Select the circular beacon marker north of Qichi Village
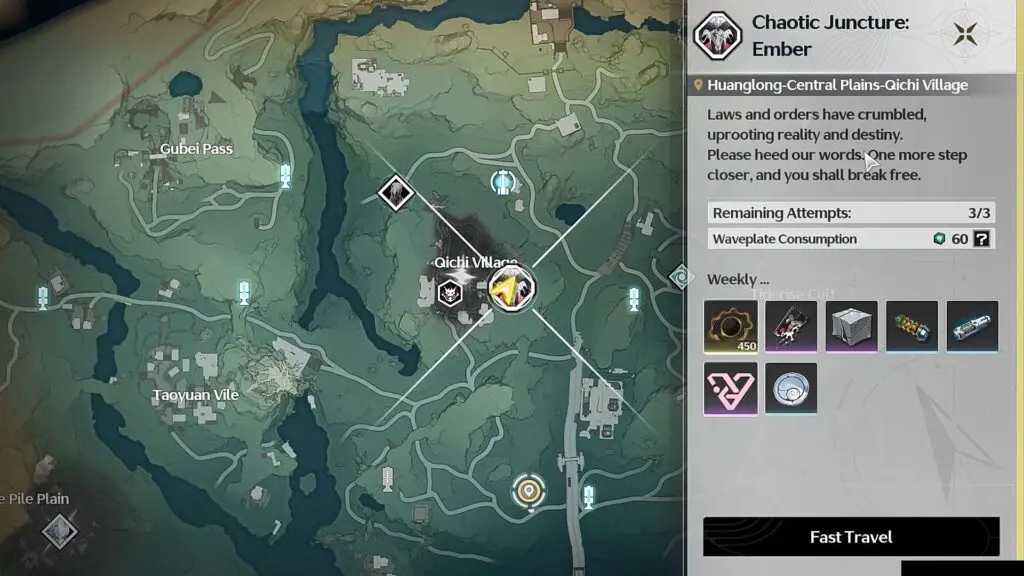 [x=504, y=182]
